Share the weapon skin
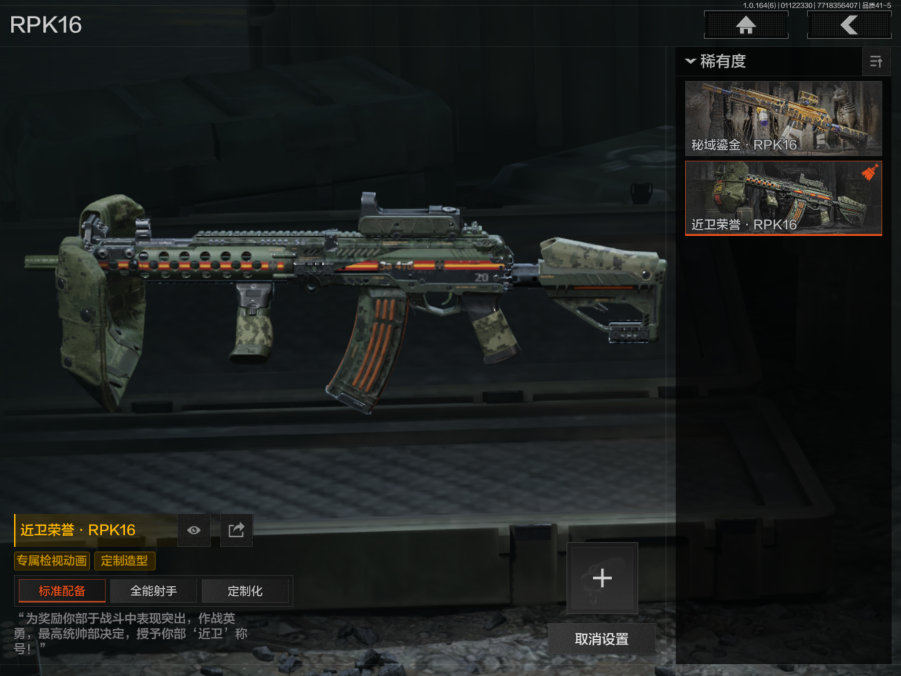The width and height of the screenshot is (901, 676). coord(236,530)
